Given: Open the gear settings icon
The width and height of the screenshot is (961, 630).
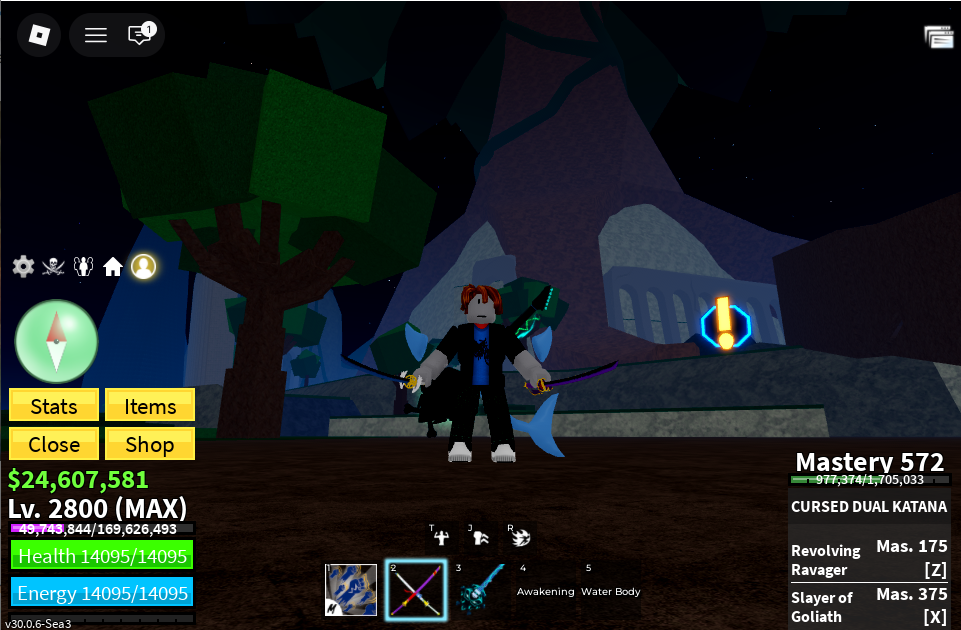Looking at the screenshot, I should point(23,266).
